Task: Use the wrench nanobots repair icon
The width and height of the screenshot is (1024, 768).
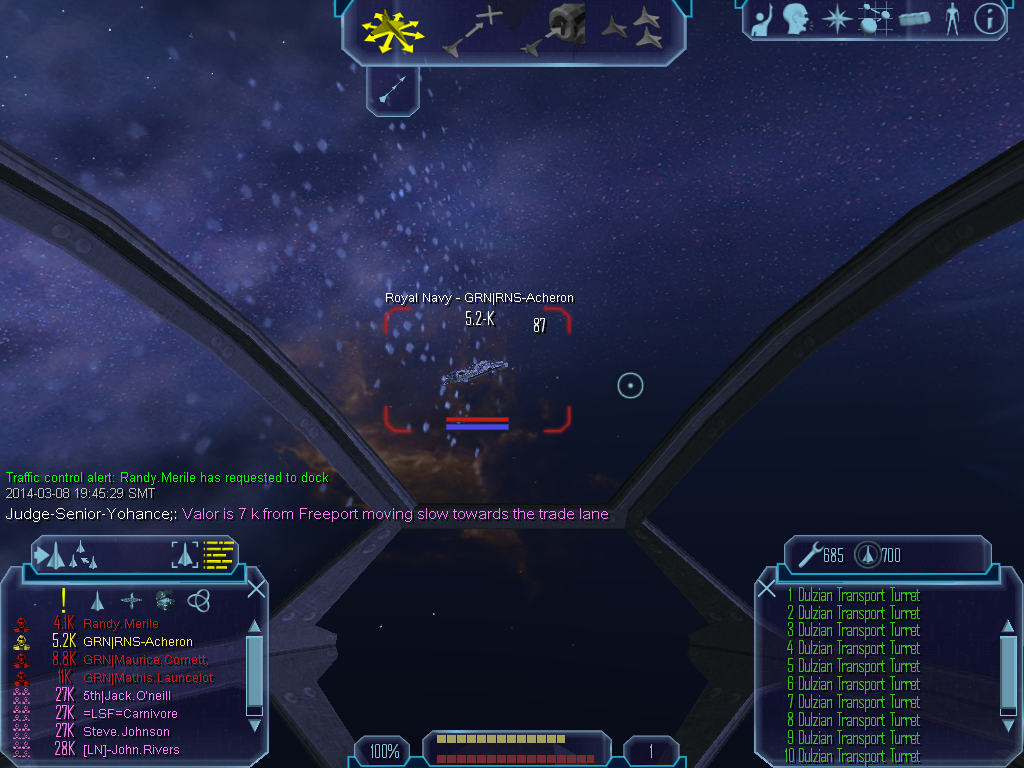Action: 808,554
